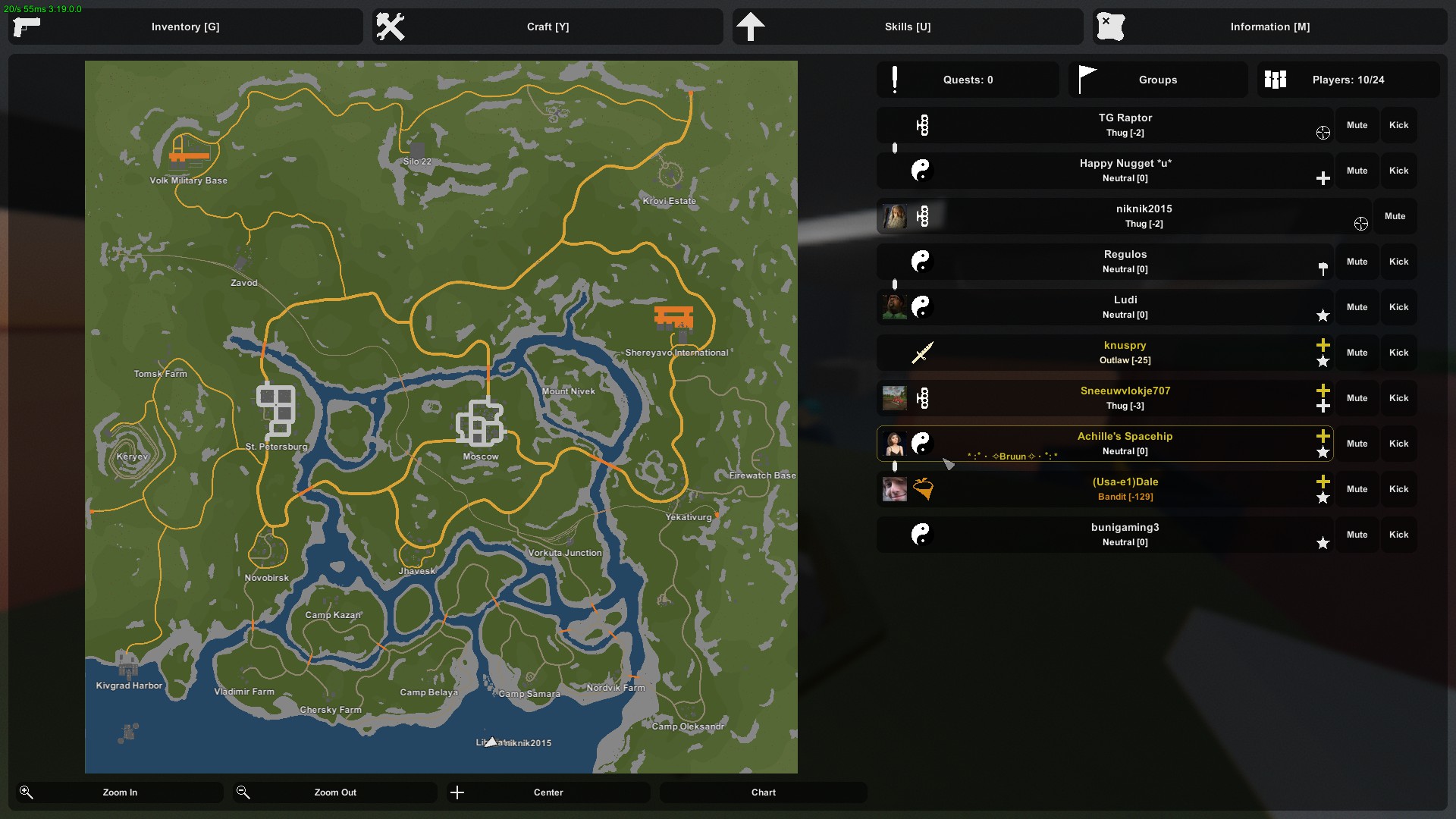The image size is (1456, 819).
Task: Open the Groups panel
Action: click(x=1157, y=80)
